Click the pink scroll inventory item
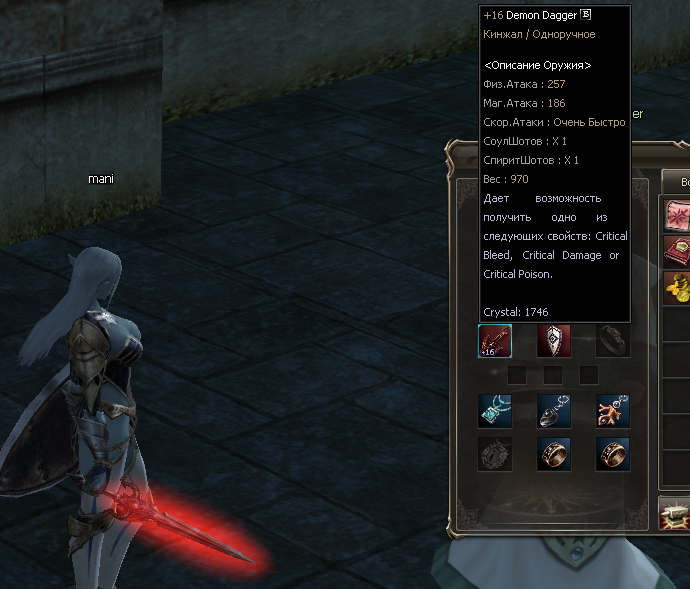This screenshot has width=690, height=589. pyautogui.click(x=678, y=215)
